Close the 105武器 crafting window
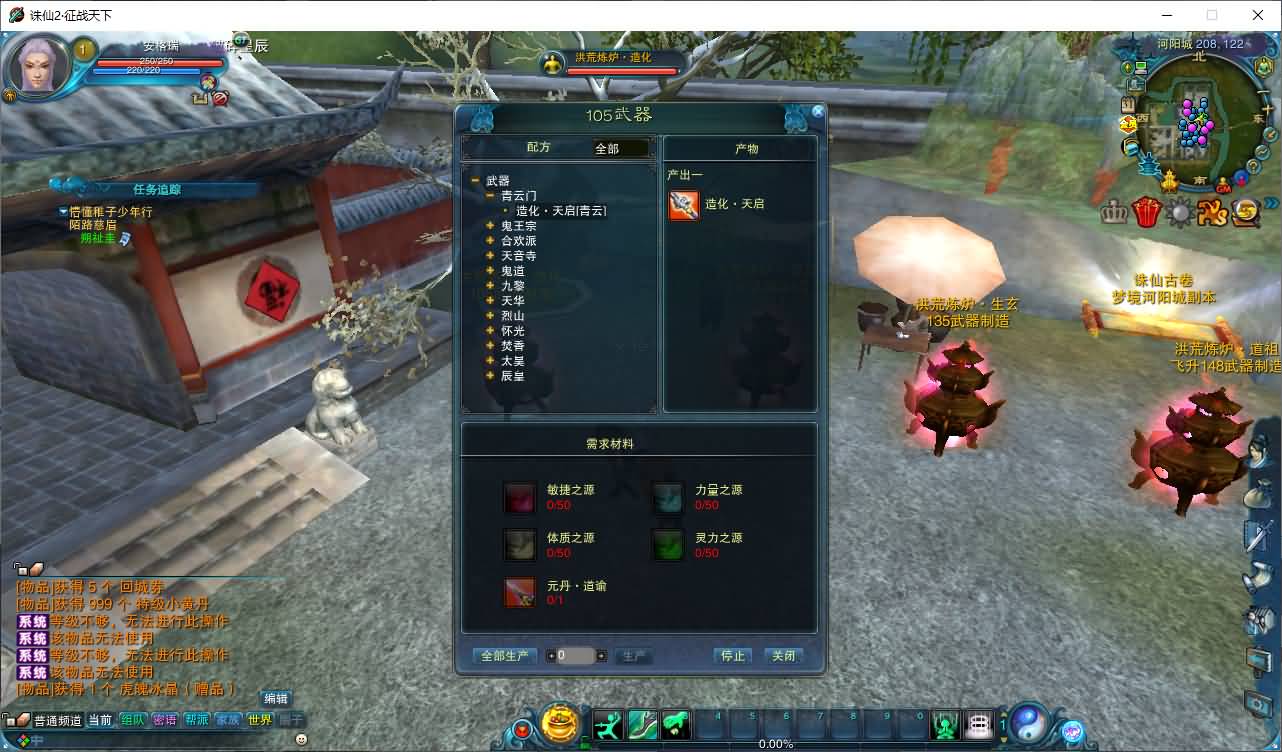Viewport: 1282px width, 752px height. (818, 112)
